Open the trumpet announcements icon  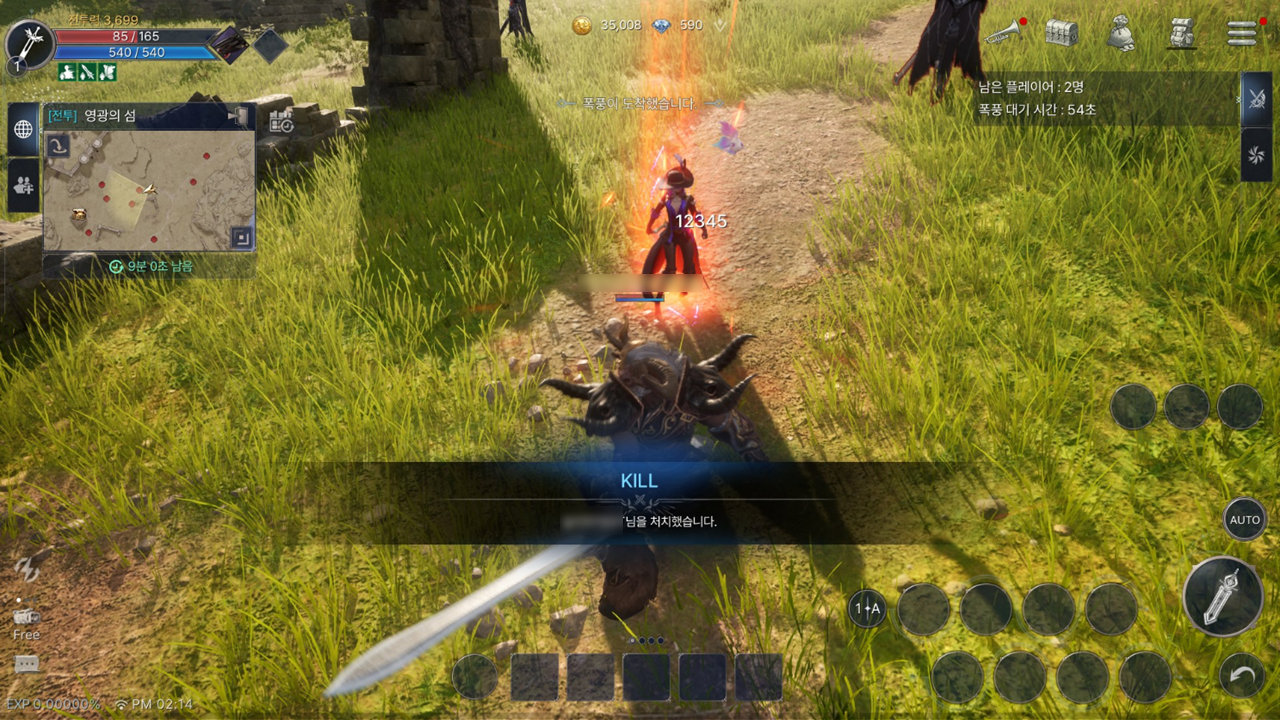1003,33
